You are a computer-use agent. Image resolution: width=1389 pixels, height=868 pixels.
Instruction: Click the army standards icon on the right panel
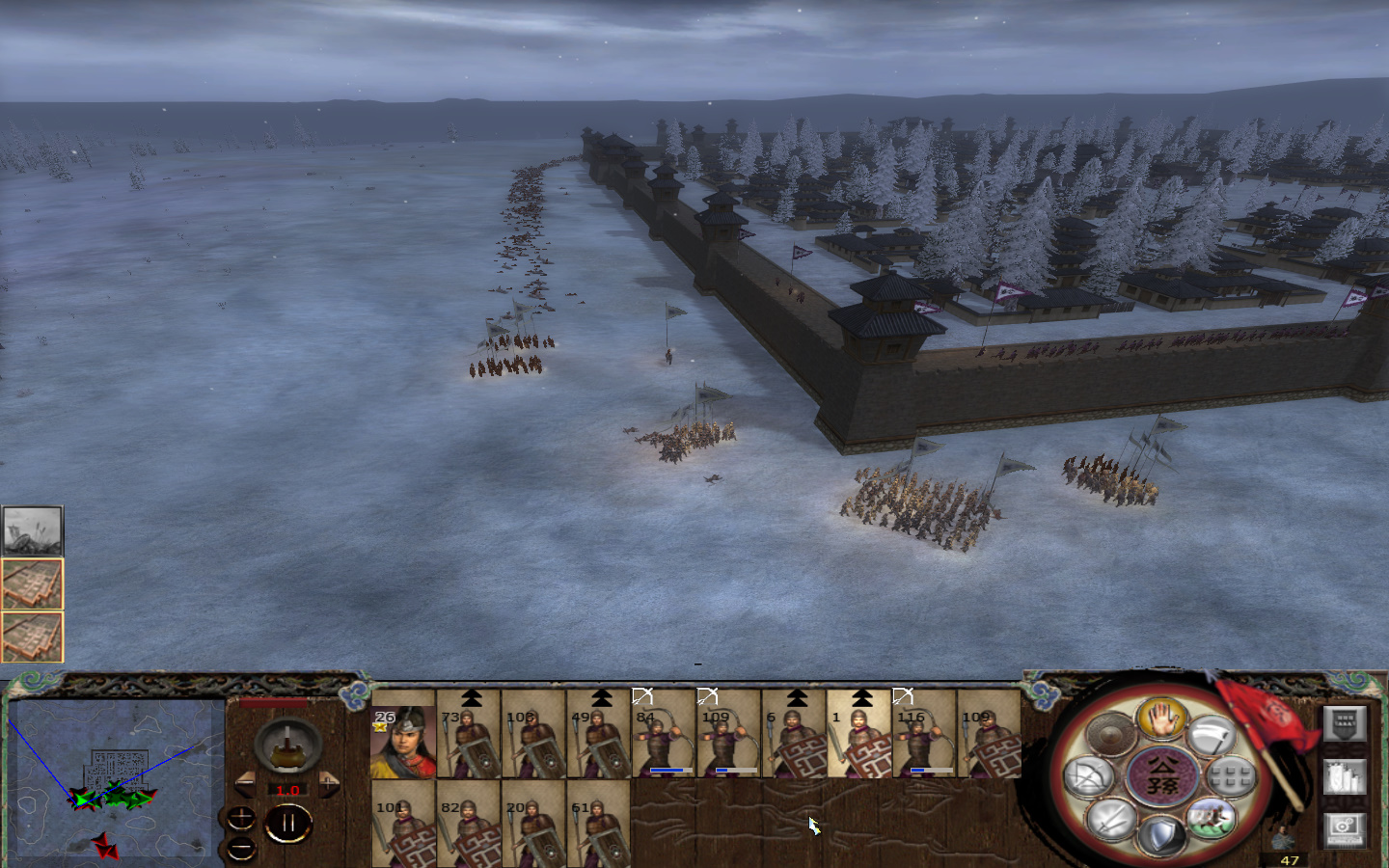pos(1345,724)
